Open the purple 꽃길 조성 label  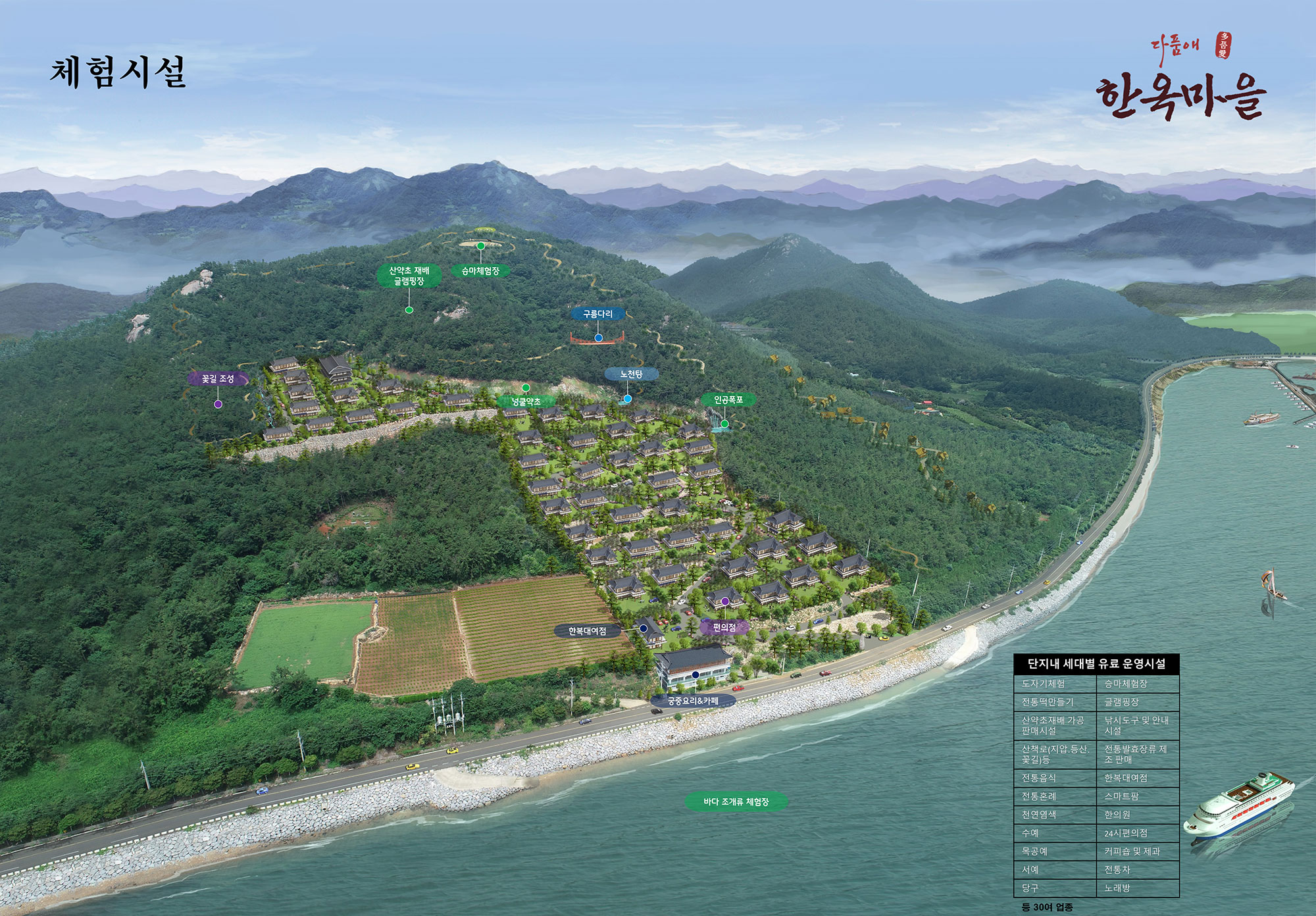point(218,379)
